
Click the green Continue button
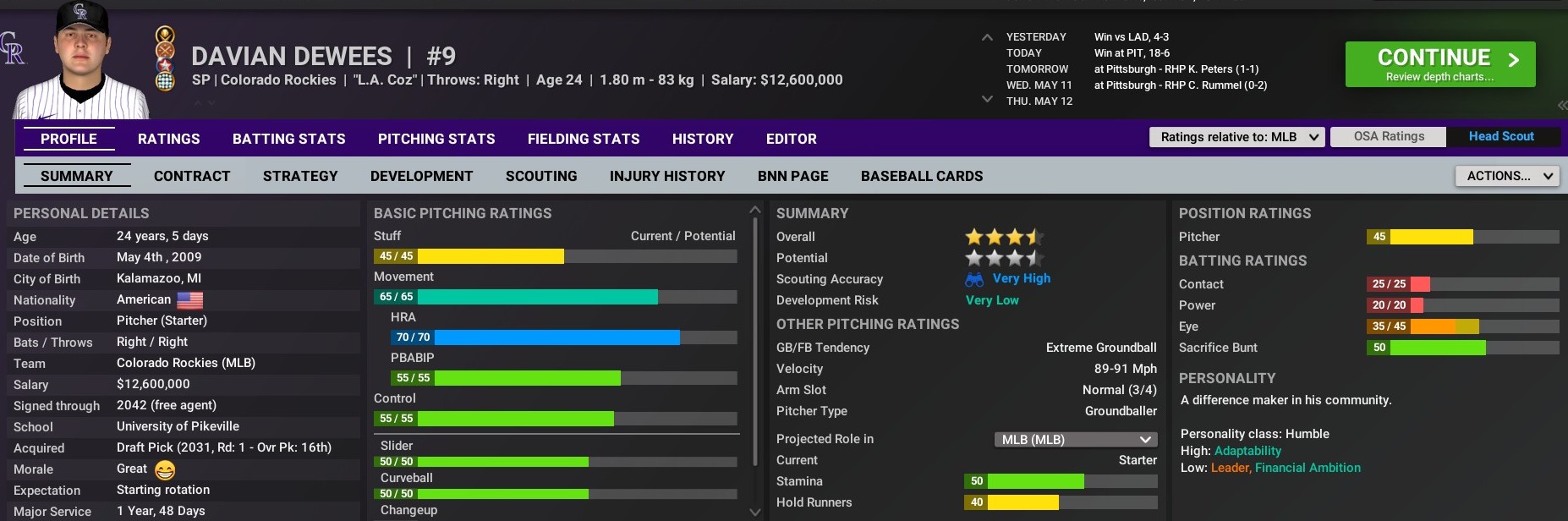click(x=1439, y=64)
